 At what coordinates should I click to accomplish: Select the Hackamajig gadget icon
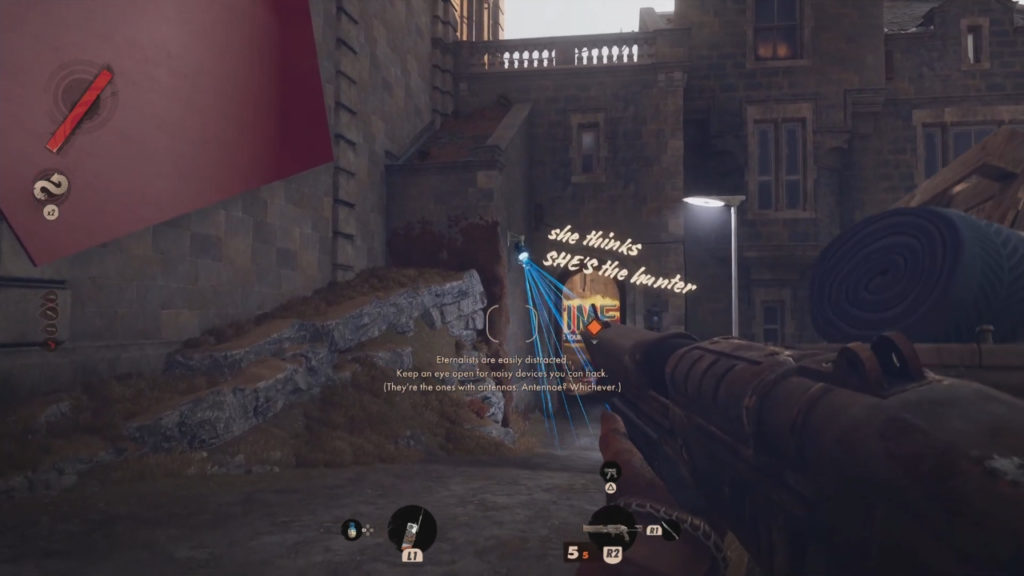(411, 527)
